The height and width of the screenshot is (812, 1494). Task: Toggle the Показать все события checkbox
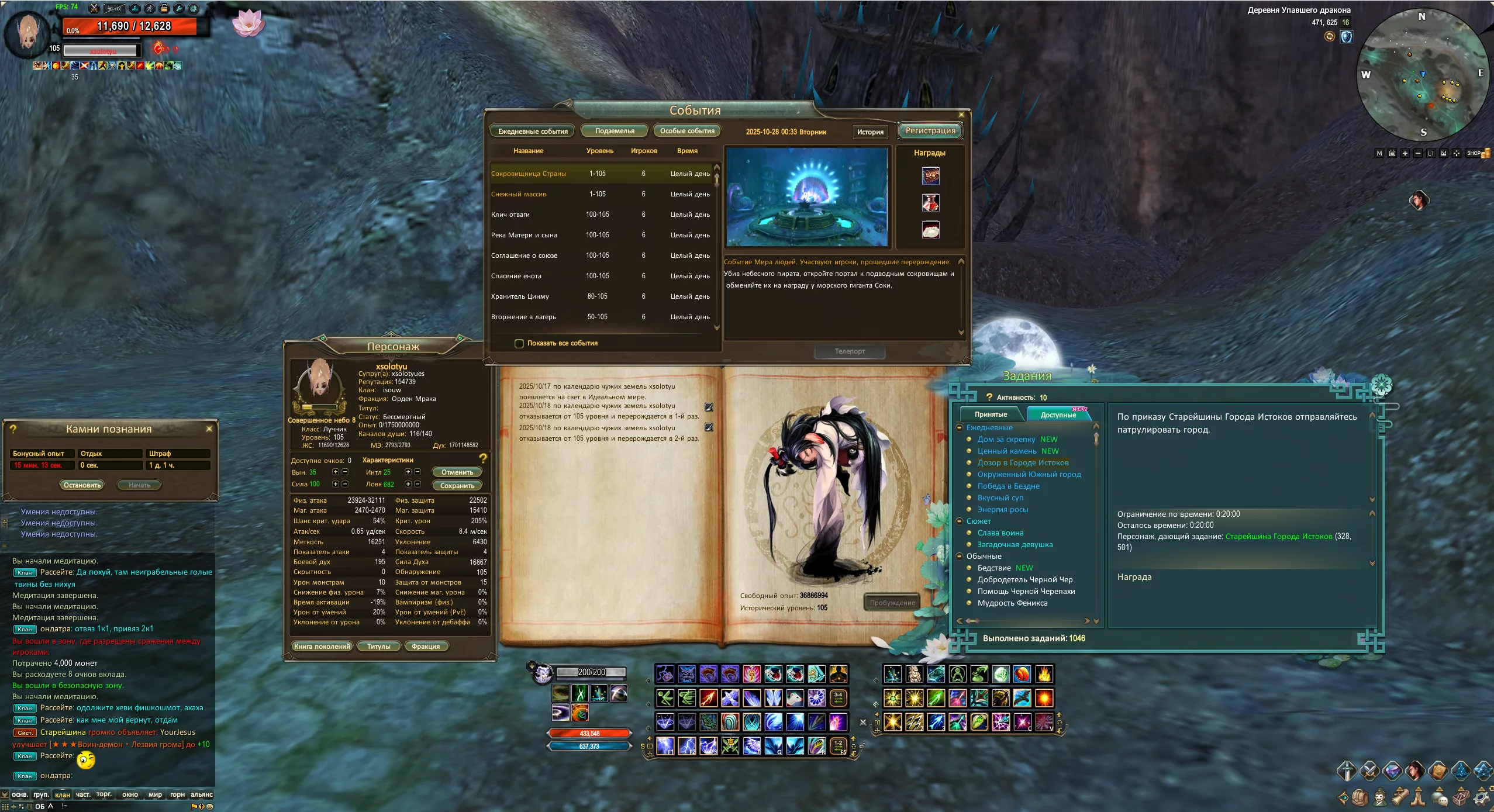519,343
